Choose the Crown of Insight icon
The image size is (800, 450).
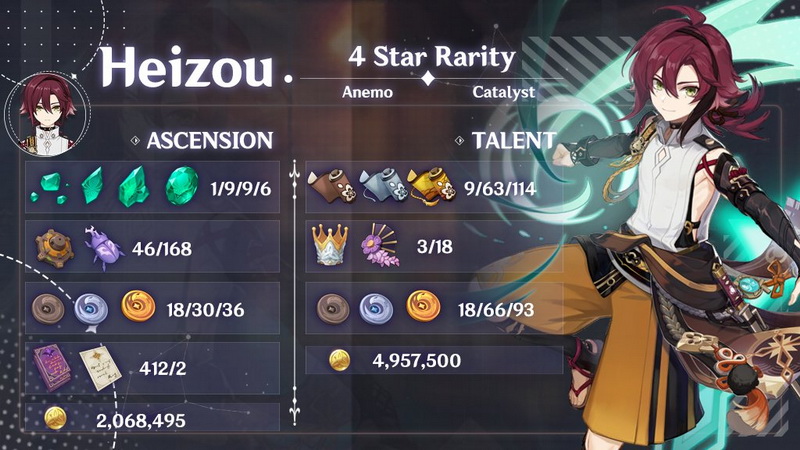tap(332, 243)
